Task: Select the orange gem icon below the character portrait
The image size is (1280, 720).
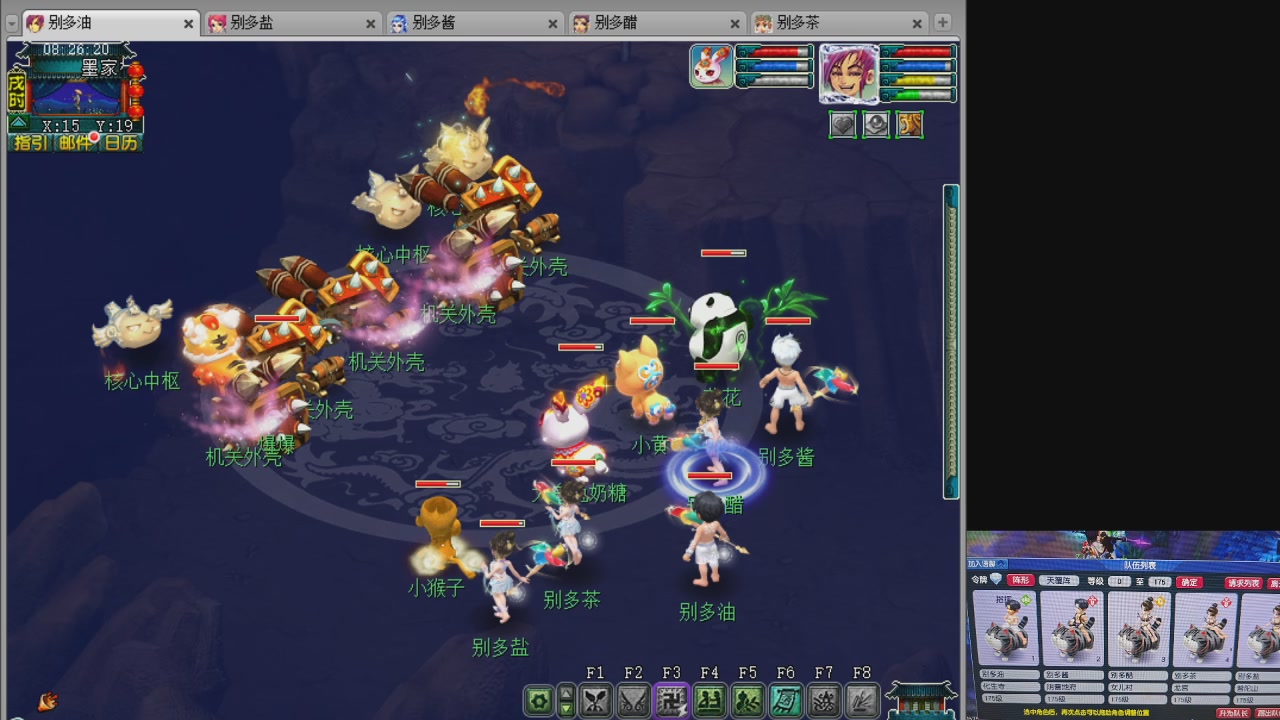Action: coord(909,124)
